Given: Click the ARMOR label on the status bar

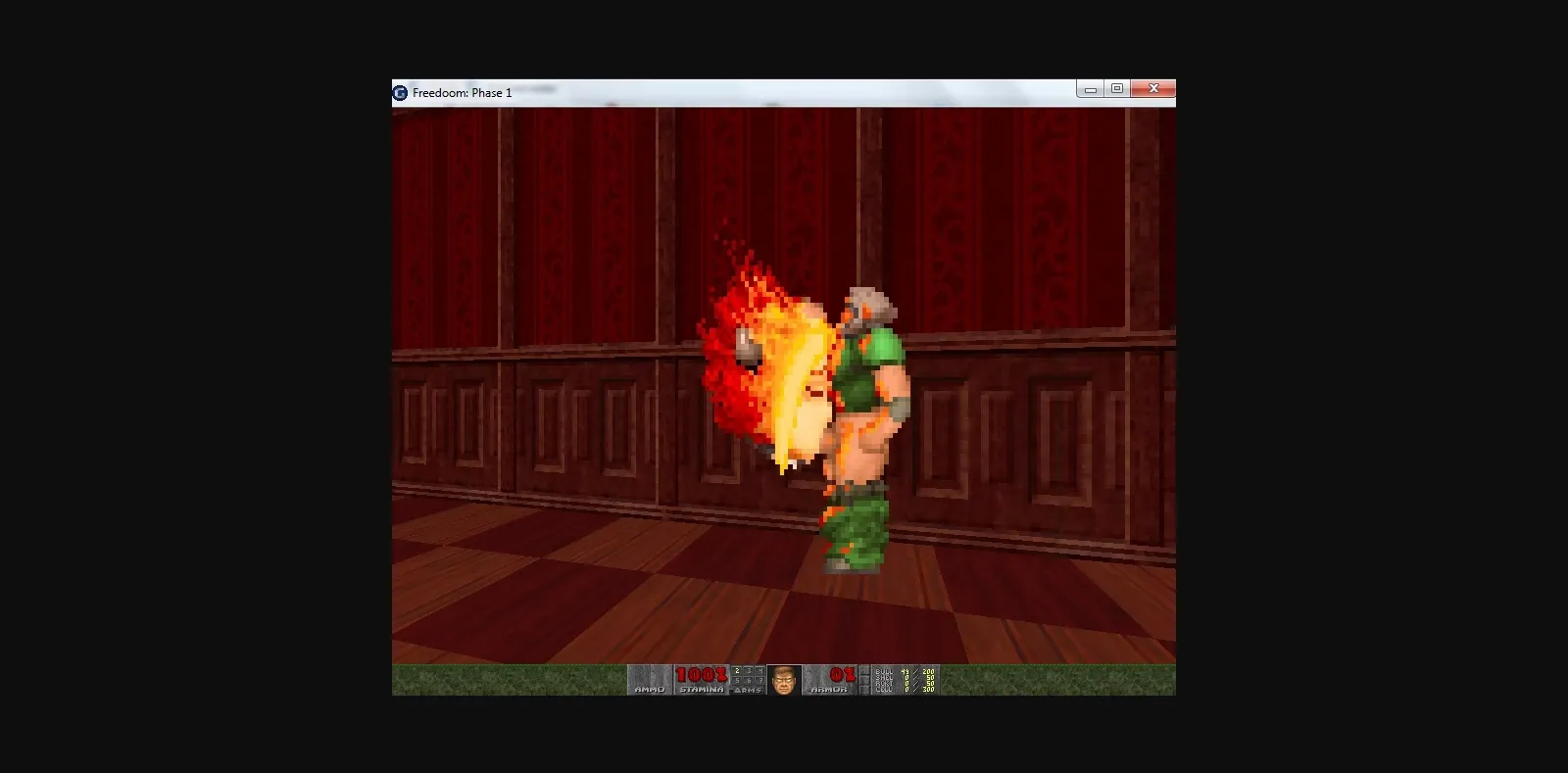Looking at the screenshot, I should (x=829, y=689).
